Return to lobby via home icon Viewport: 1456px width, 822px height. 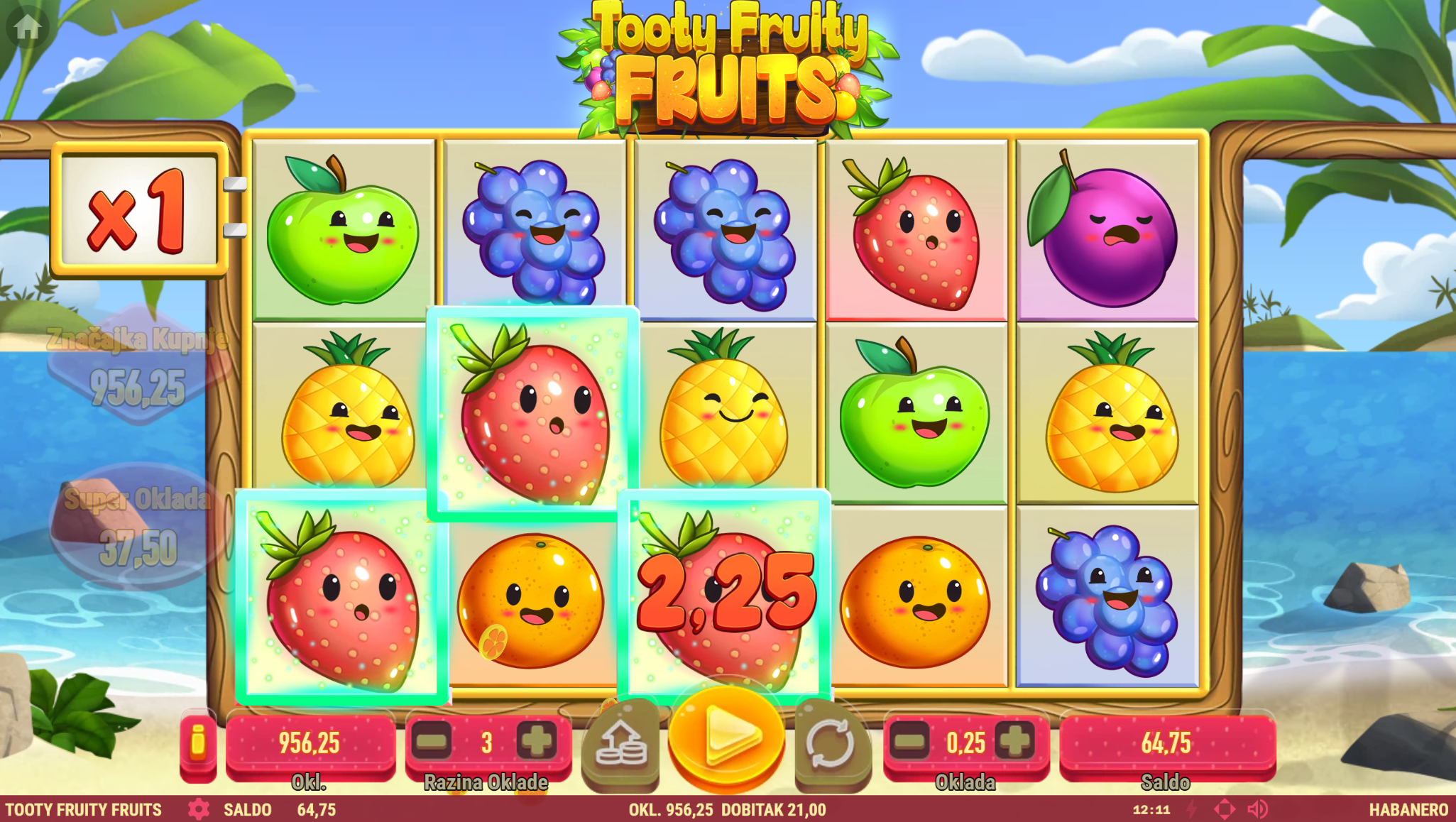(28, 27)
